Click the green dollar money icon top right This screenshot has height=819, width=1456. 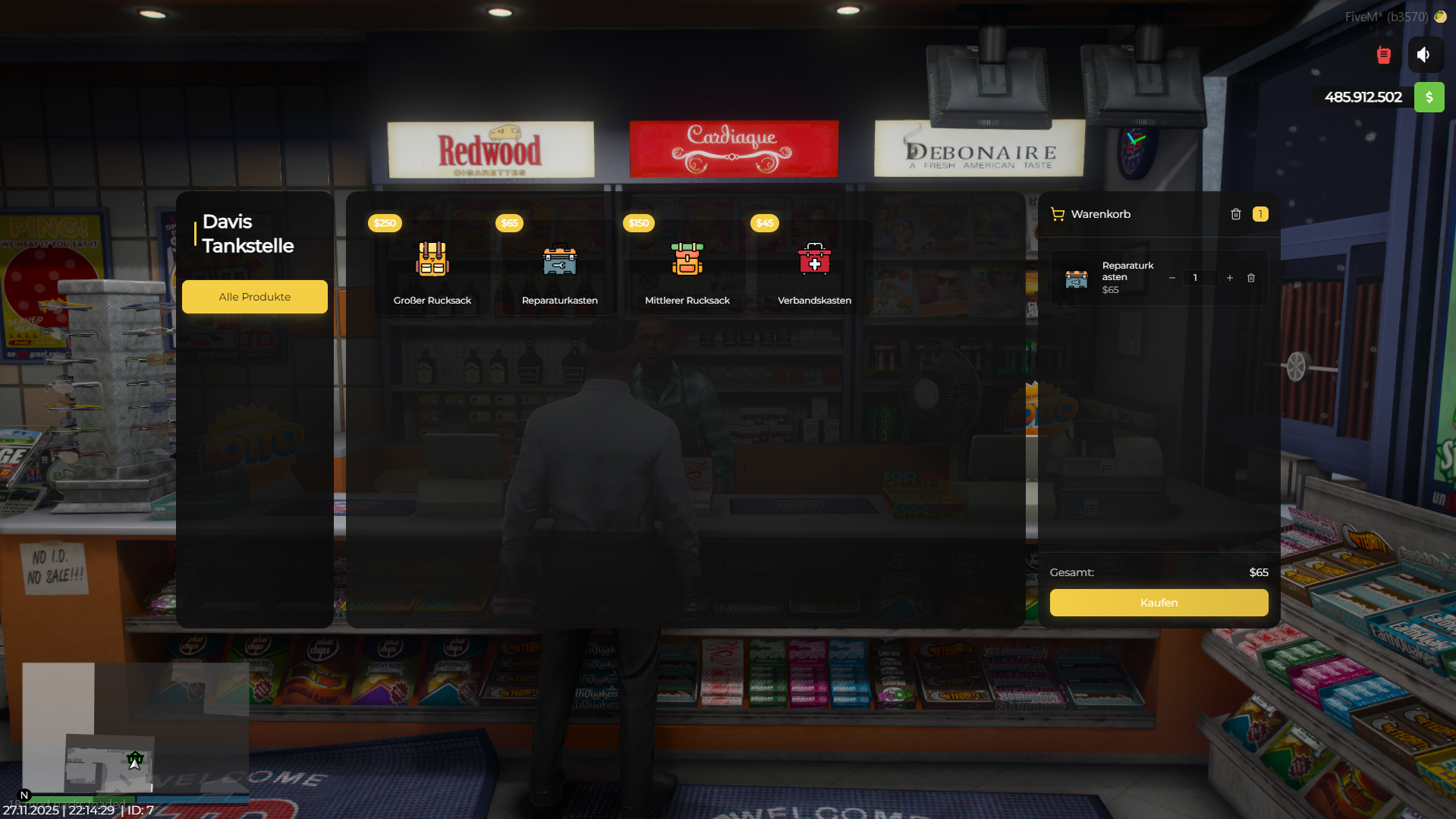pyautogui.click(x=1429, y=97)
